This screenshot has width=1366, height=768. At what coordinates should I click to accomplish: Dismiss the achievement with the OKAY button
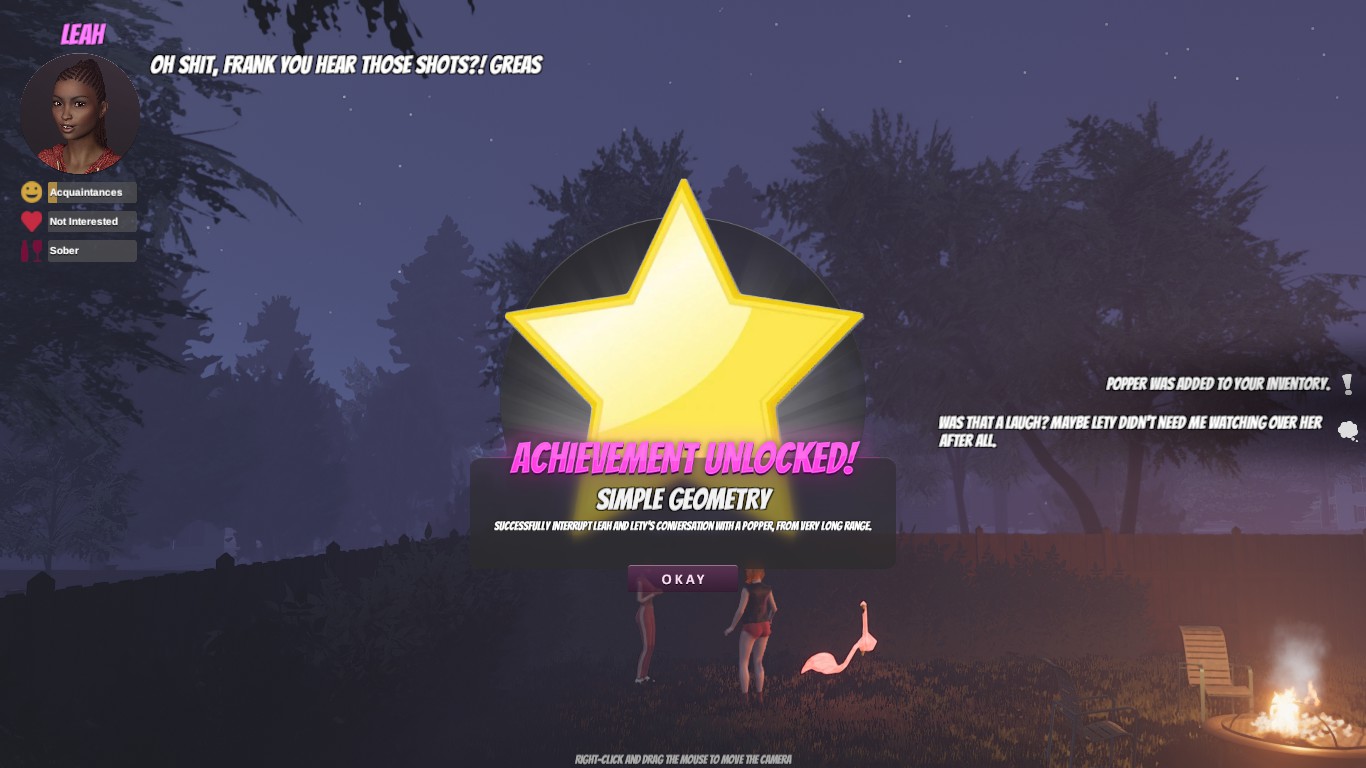[683, 579]
